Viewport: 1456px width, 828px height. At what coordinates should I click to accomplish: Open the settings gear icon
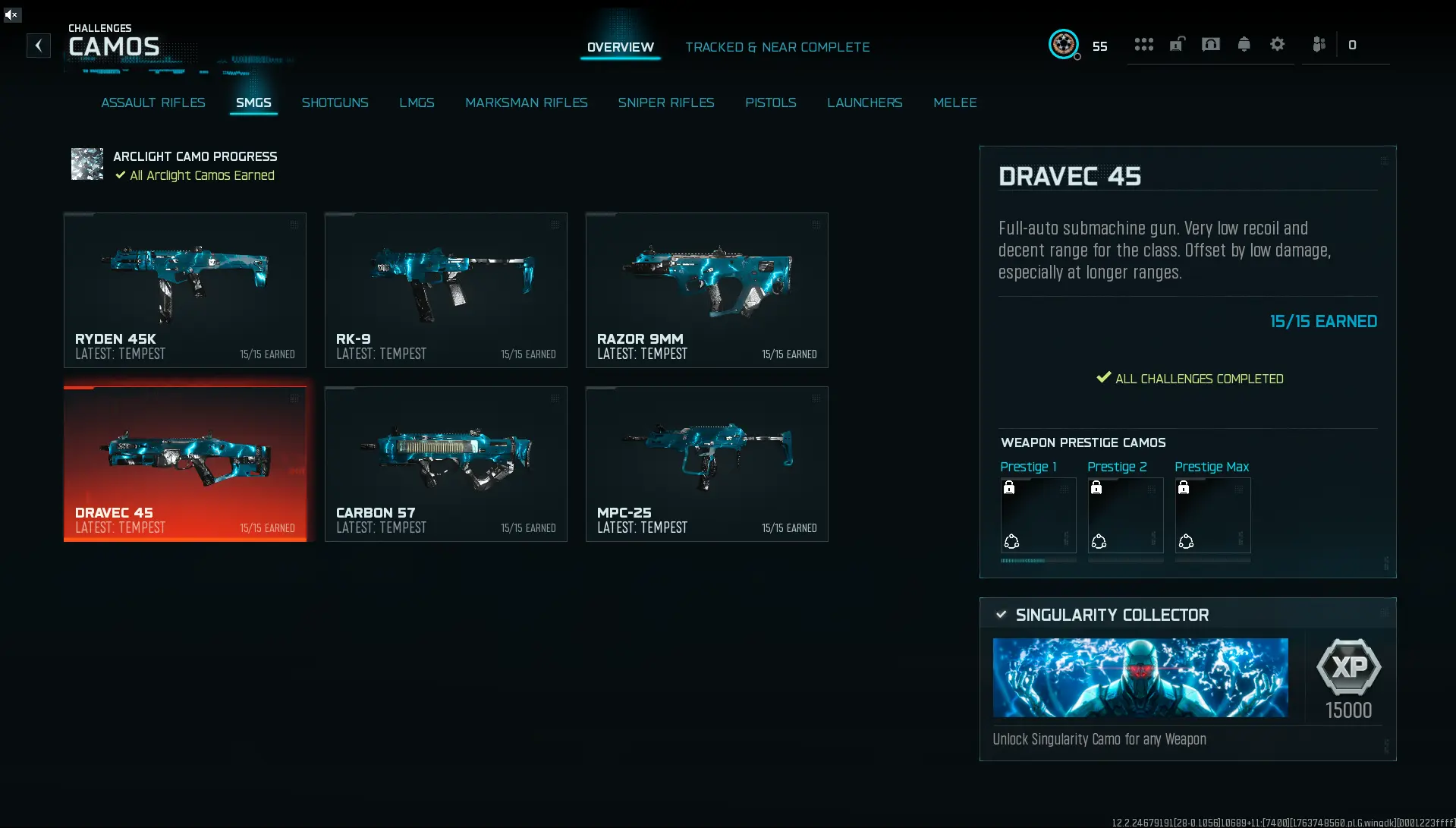(1278, 45)
